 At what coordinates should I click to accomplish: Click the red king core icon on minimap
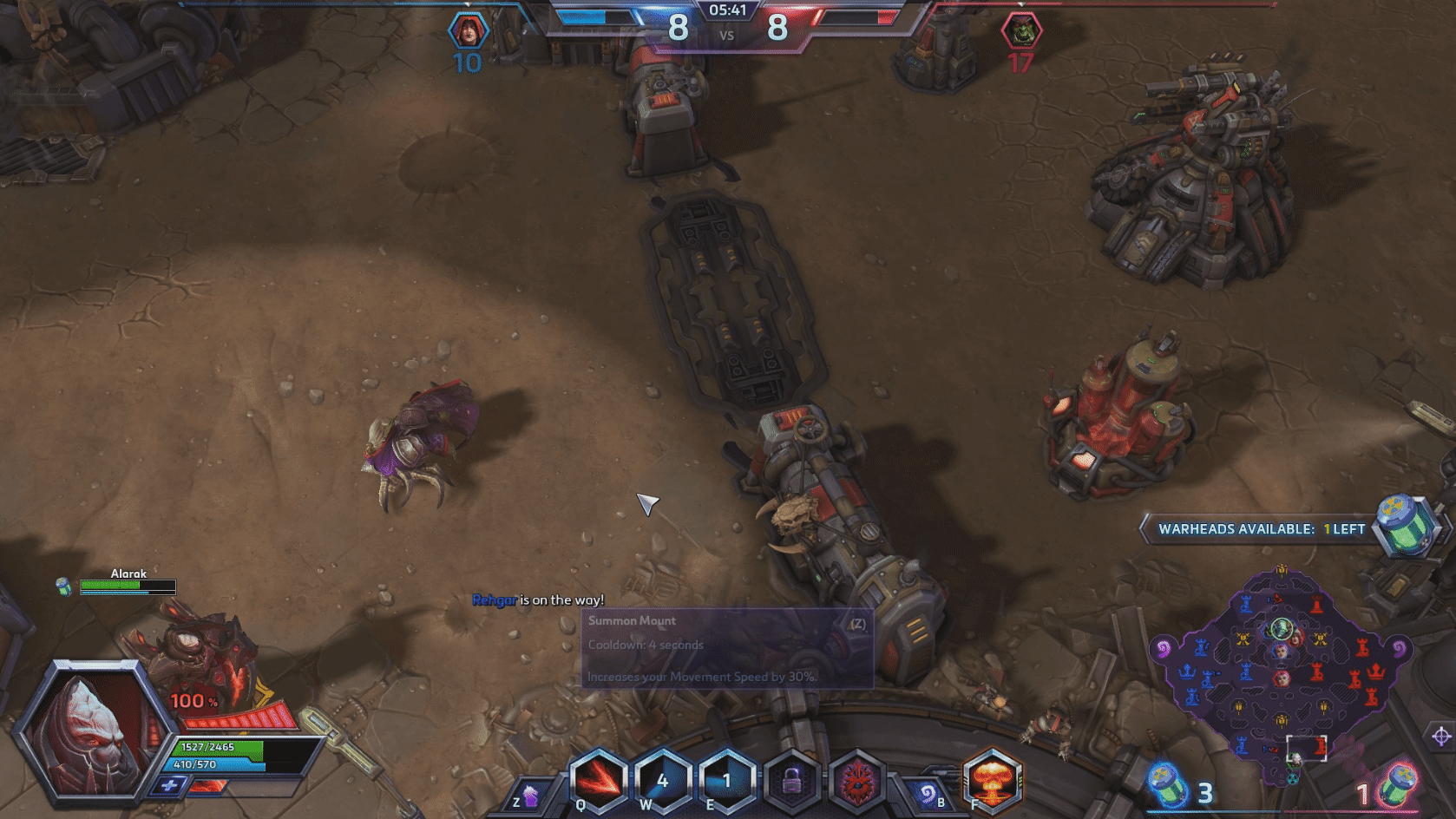pyautogui.click(x=1375, y=671)
